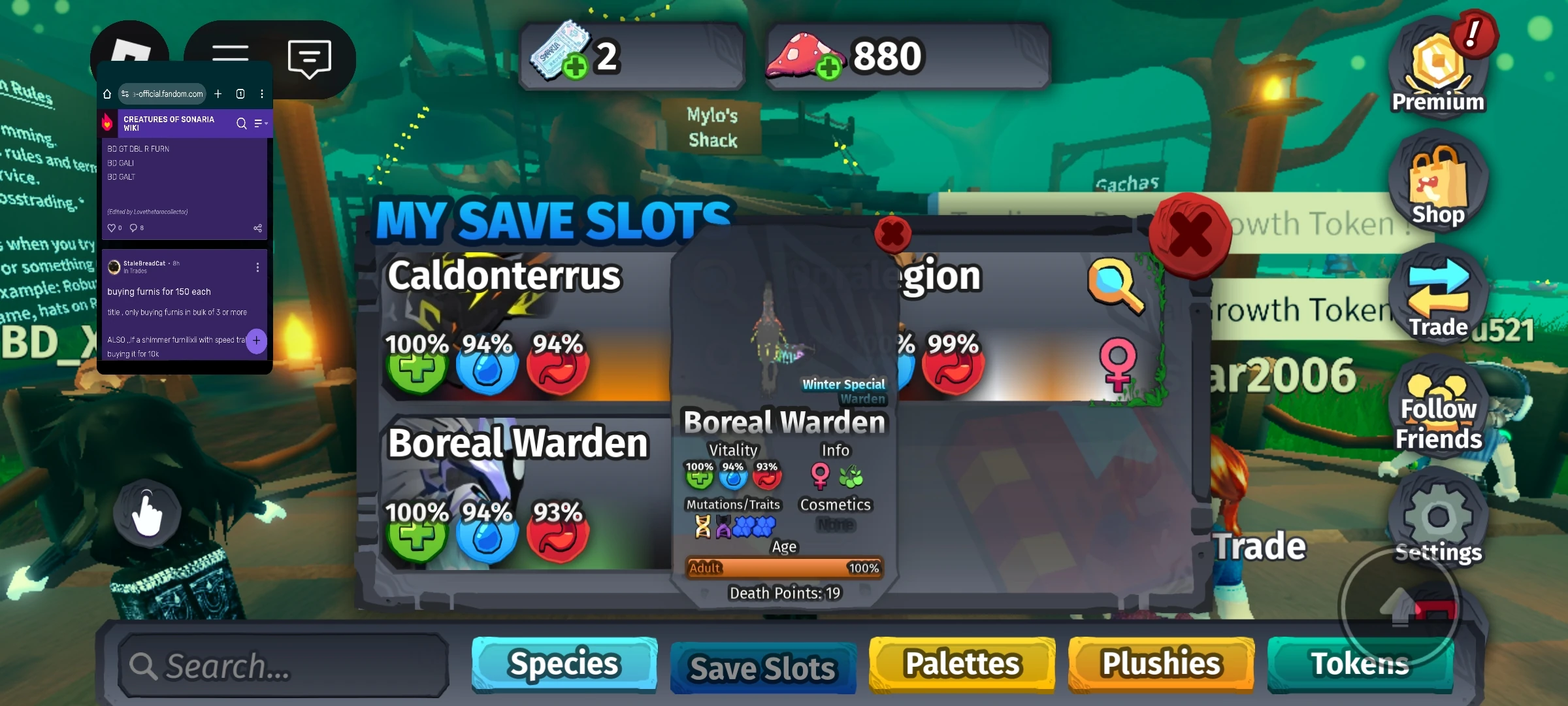This screenshot has width=1568, height=706.
Task: Like the wiki post via the heart
Action: tap(112, 227)
